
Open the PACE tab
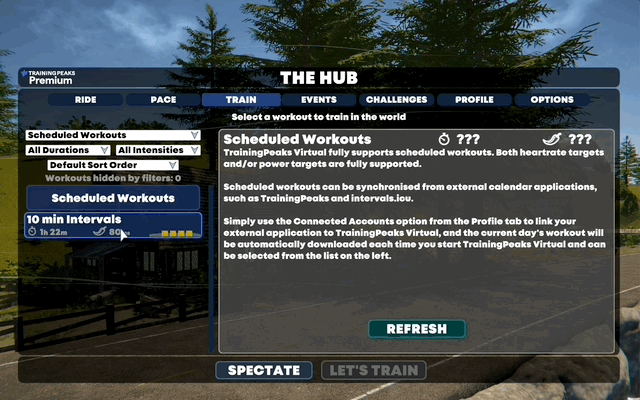pos(162,100)
